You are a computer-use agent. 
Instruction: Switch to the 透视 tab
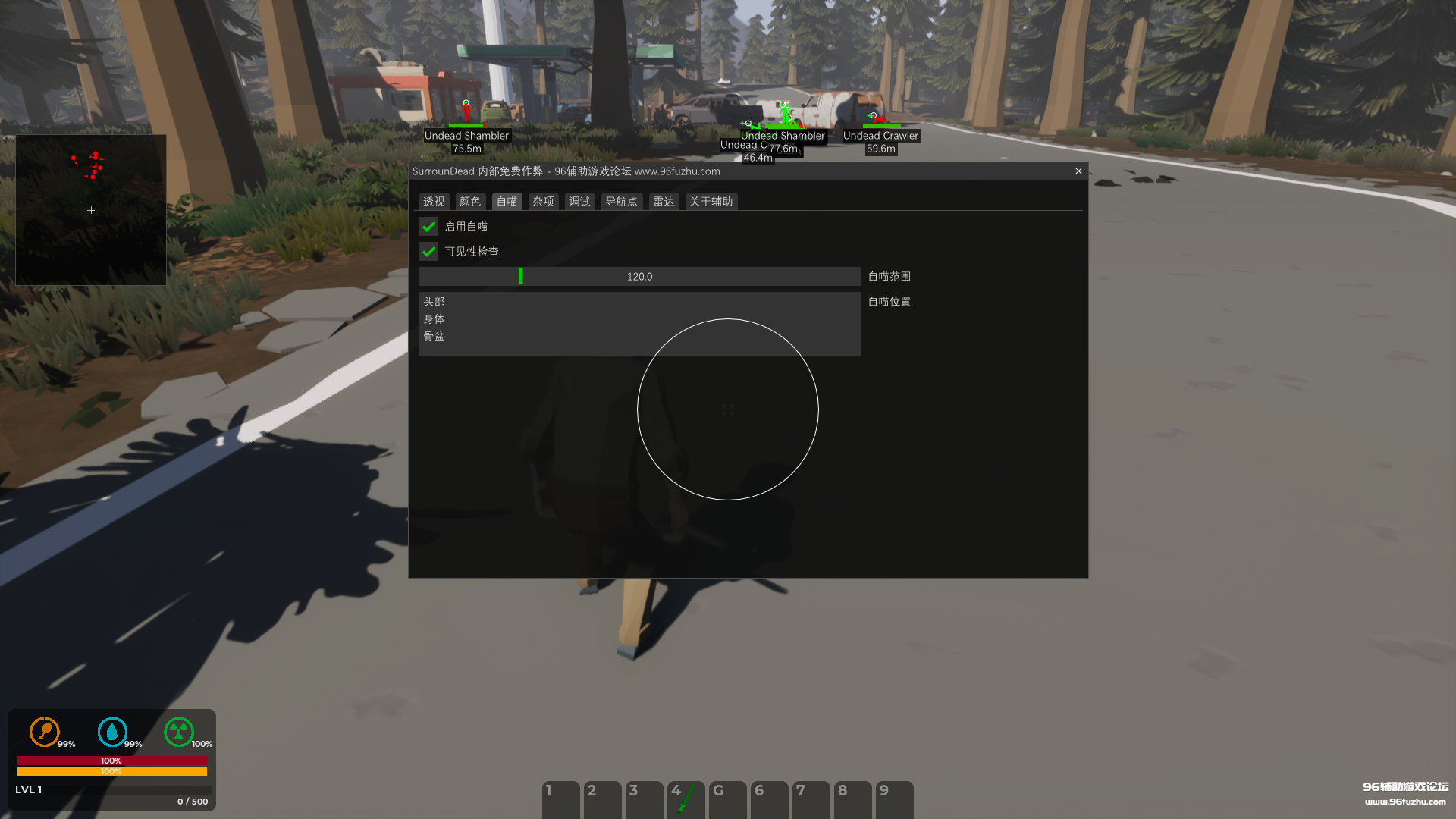[433, 201]
